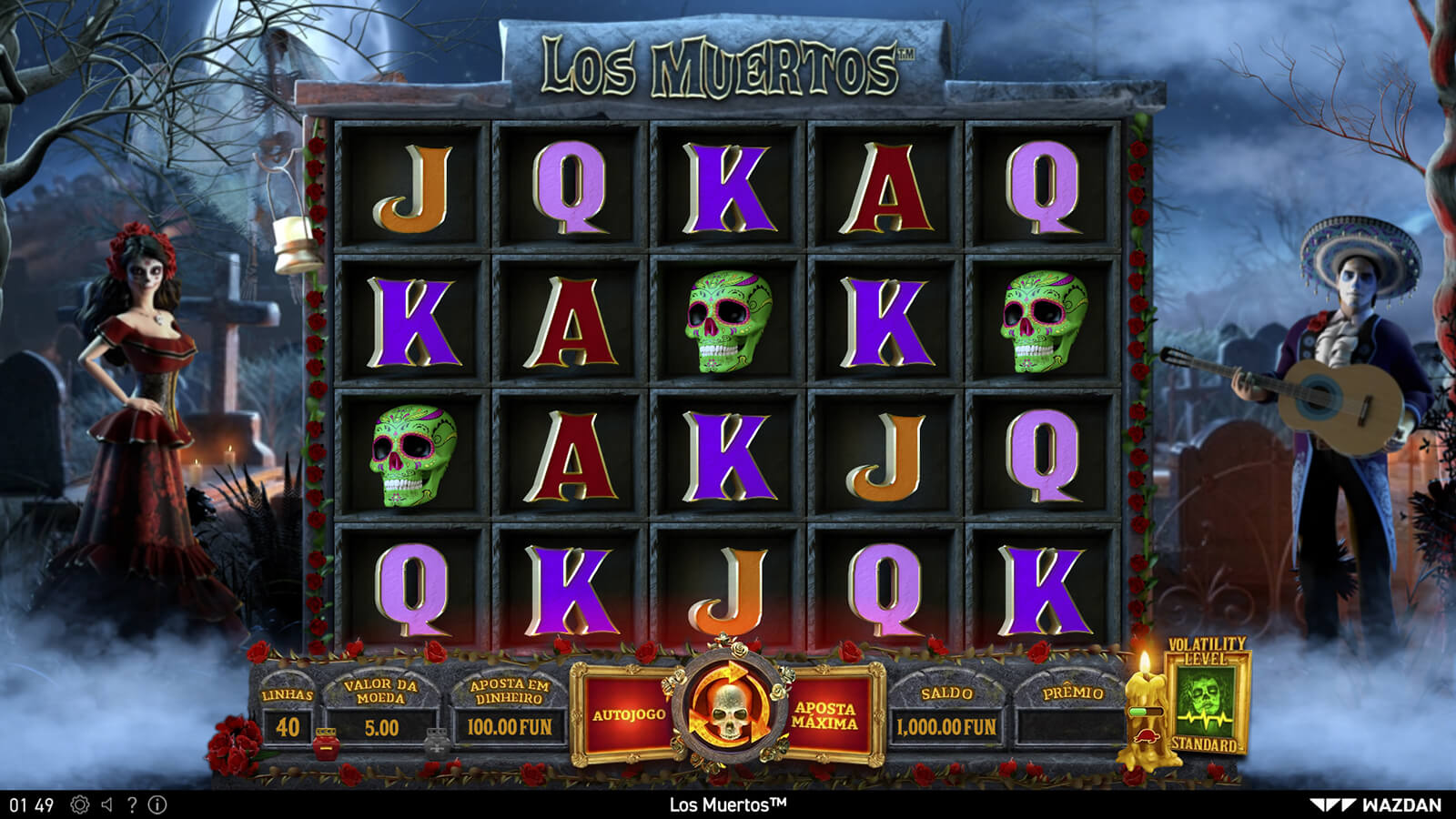Increase coin value with the red jar

coord(325,743)
